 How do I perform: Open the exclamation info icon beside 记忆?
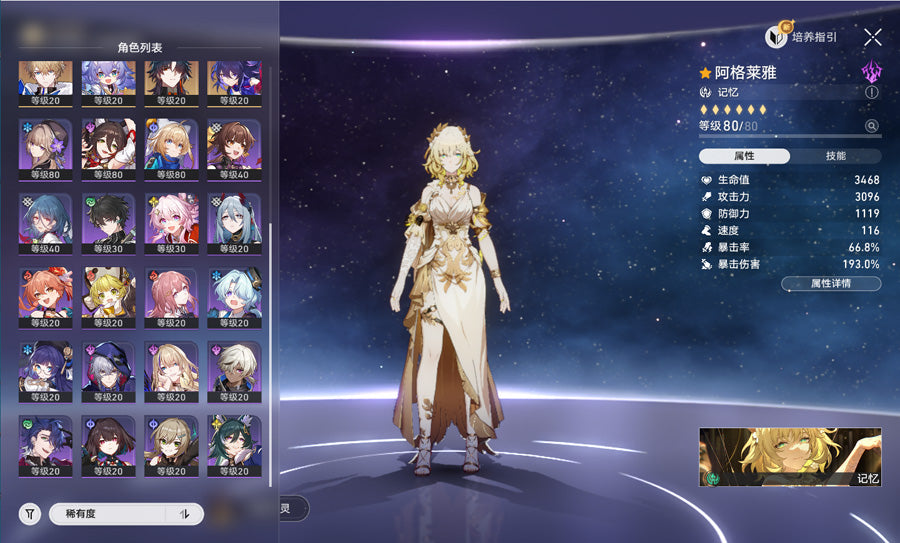point(872,92)
